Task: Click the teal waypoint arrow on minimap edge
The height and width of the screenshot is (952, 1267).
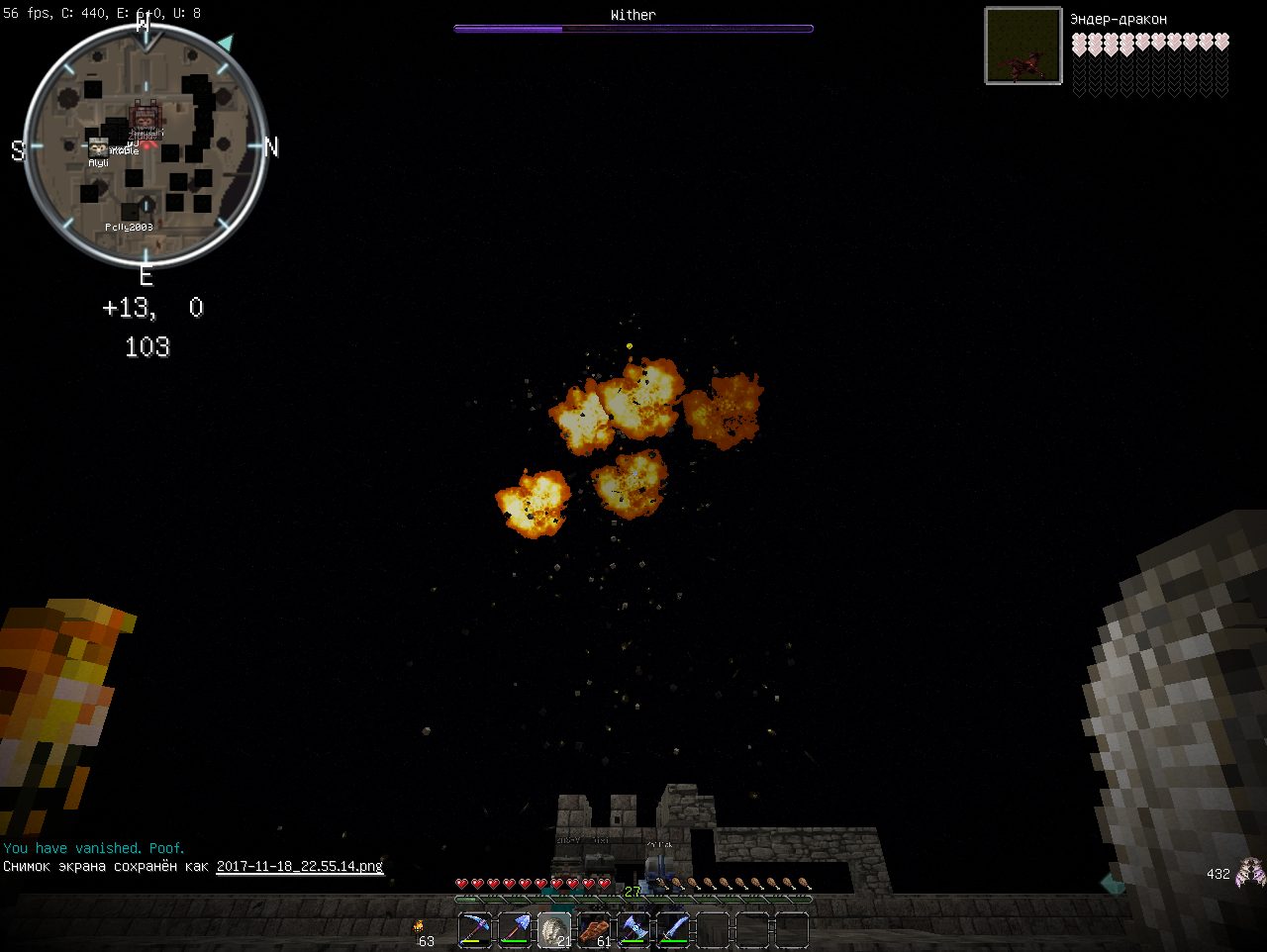Action: coord(226,44)
